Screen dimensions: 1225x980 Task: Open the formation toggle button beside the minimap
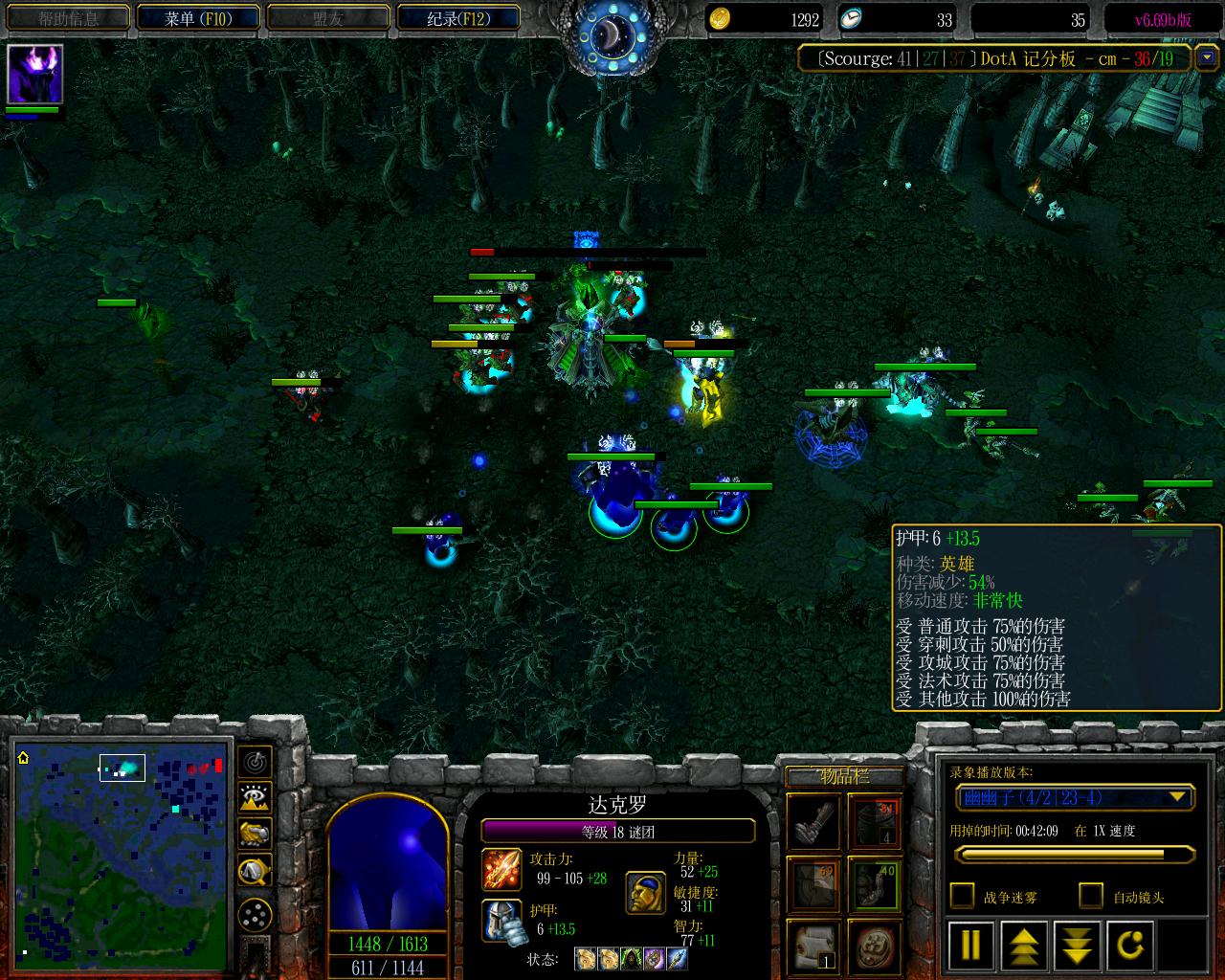[x=255, y=916]
